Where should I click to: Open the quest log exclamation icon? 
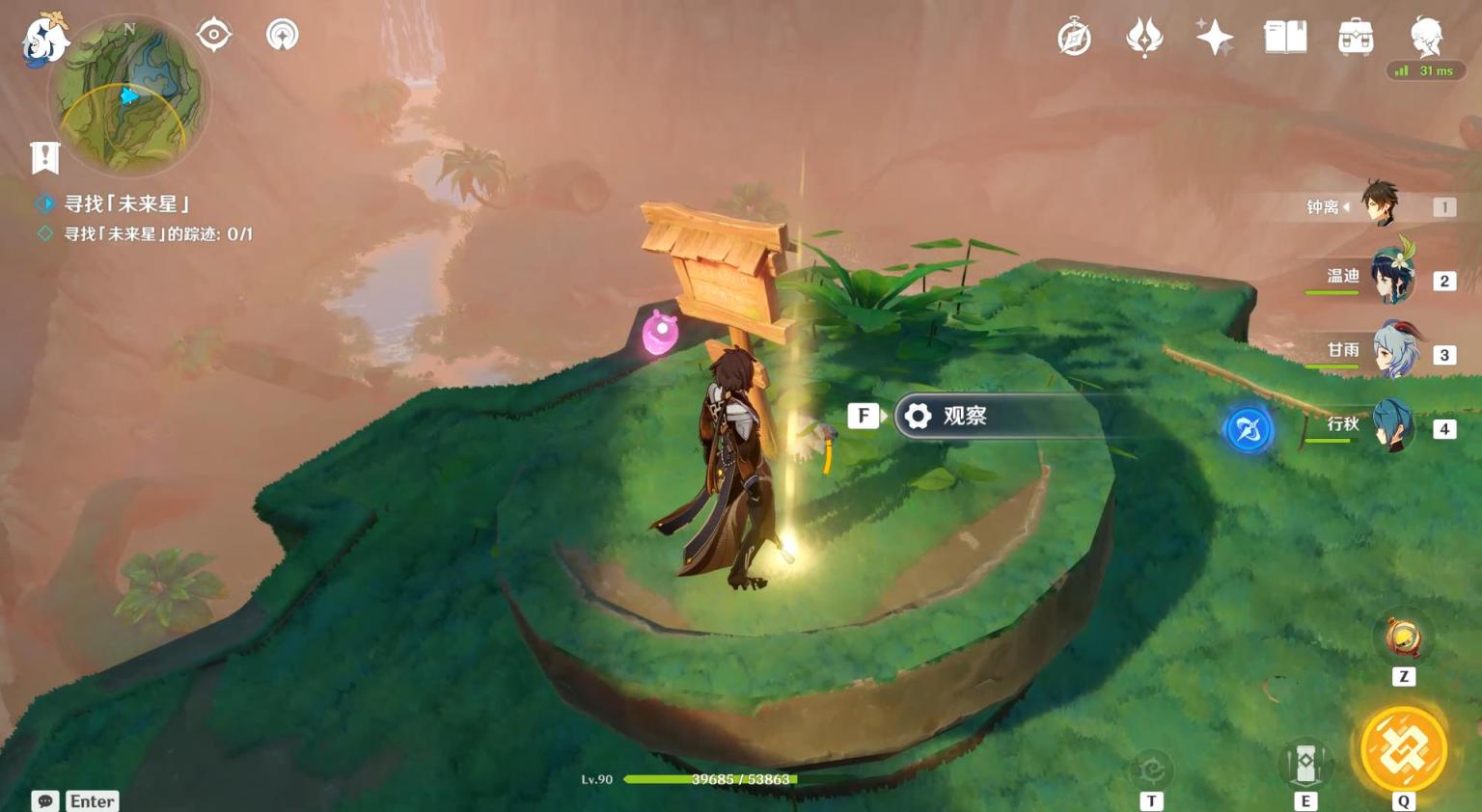(45, 157)
